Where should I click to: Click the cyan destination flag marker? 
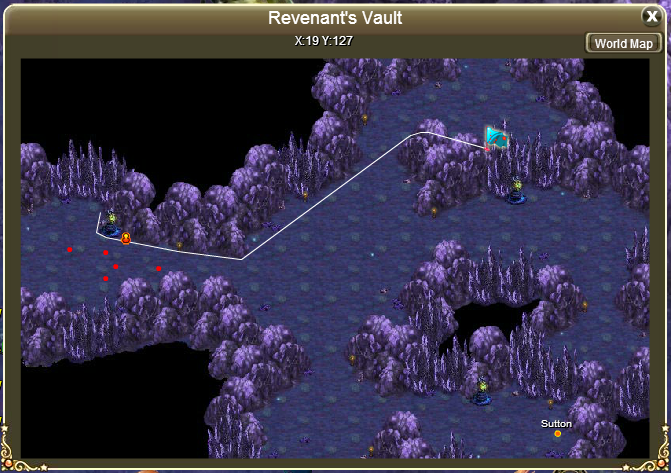pos(497,138)
